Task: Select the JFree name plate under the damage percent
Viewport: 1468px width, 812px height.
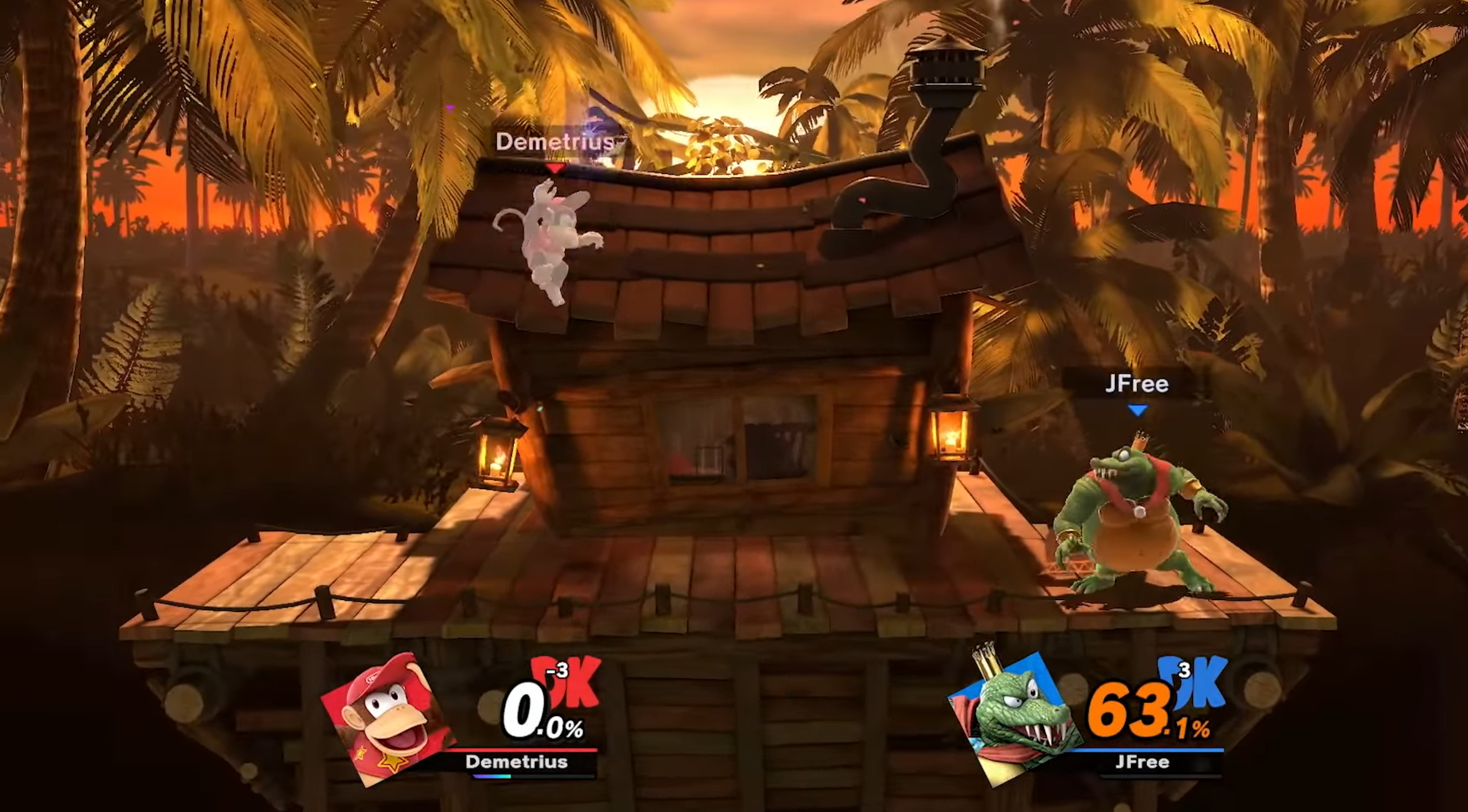Action: (1142, 762)
